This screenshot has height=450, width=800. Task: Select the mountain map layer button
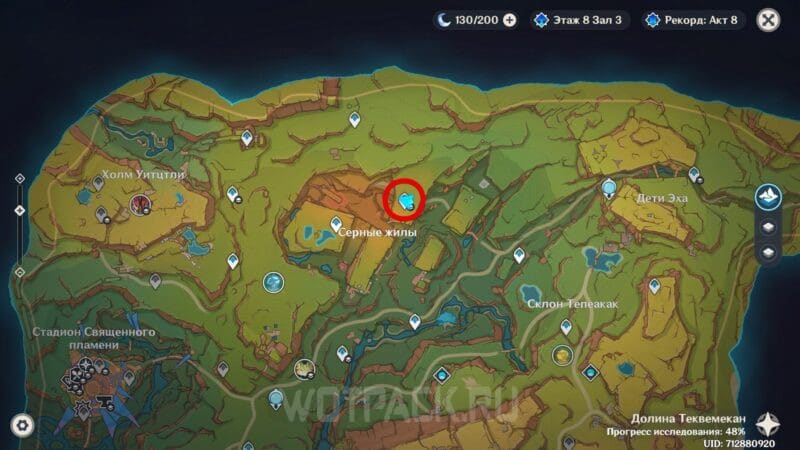click(767, 198)
